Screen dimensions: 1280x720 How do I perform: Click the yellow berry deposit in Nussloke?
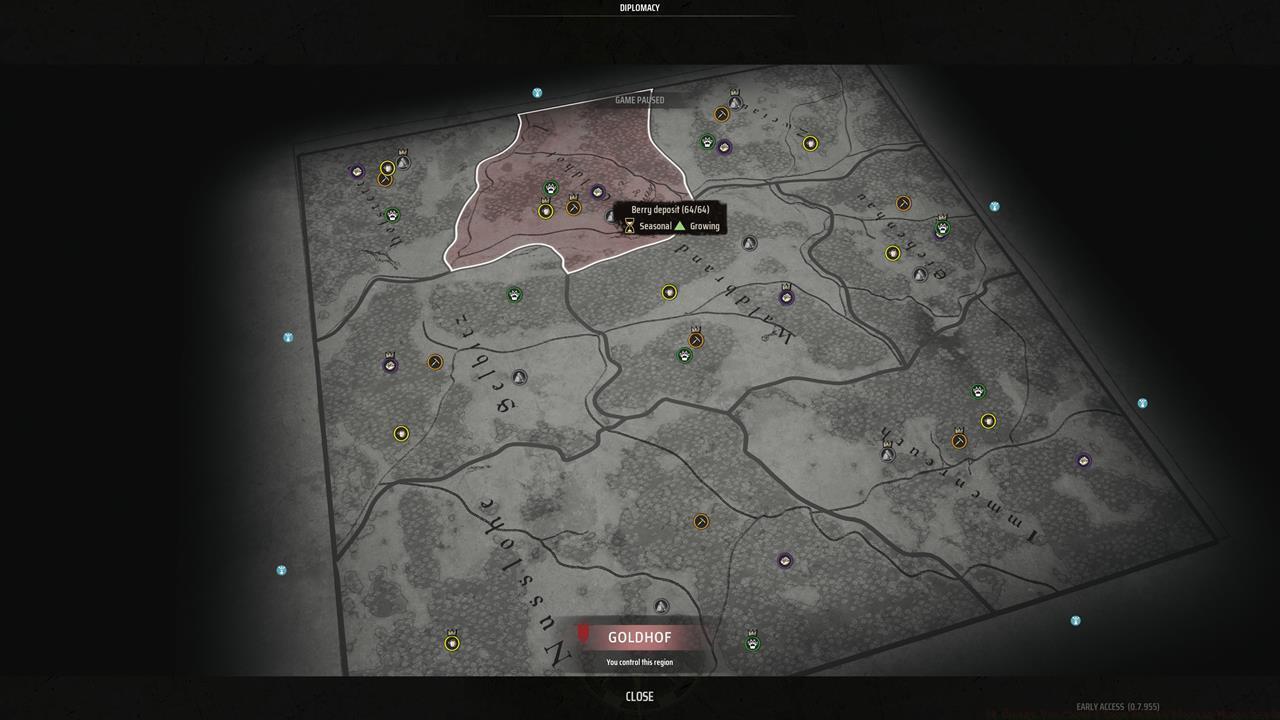(453, 643)
